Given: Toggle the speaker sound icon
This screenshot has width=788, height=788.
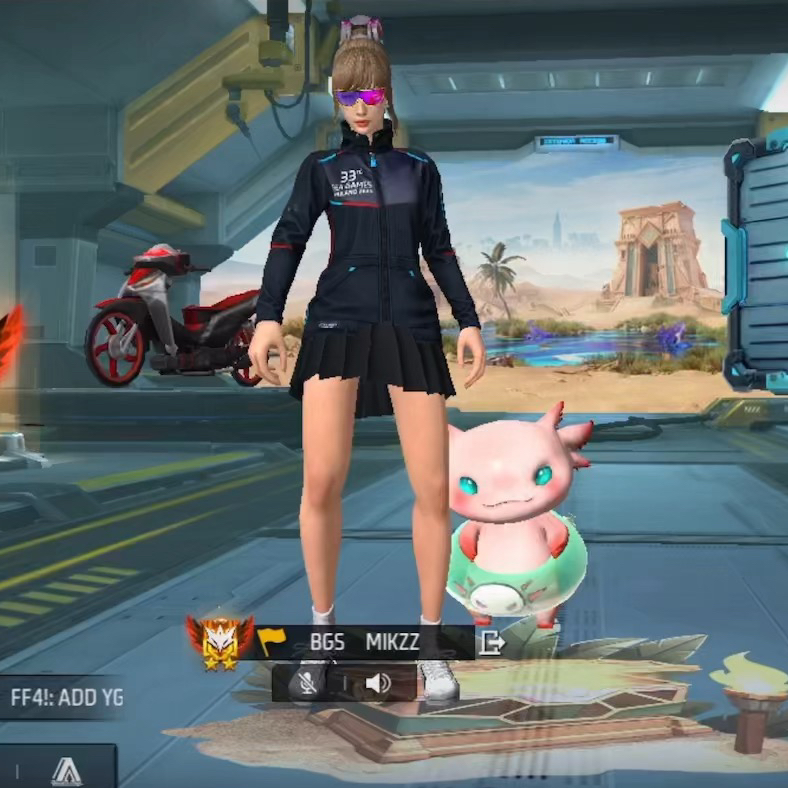Looking at the screenshot, I should pos(377,683).
